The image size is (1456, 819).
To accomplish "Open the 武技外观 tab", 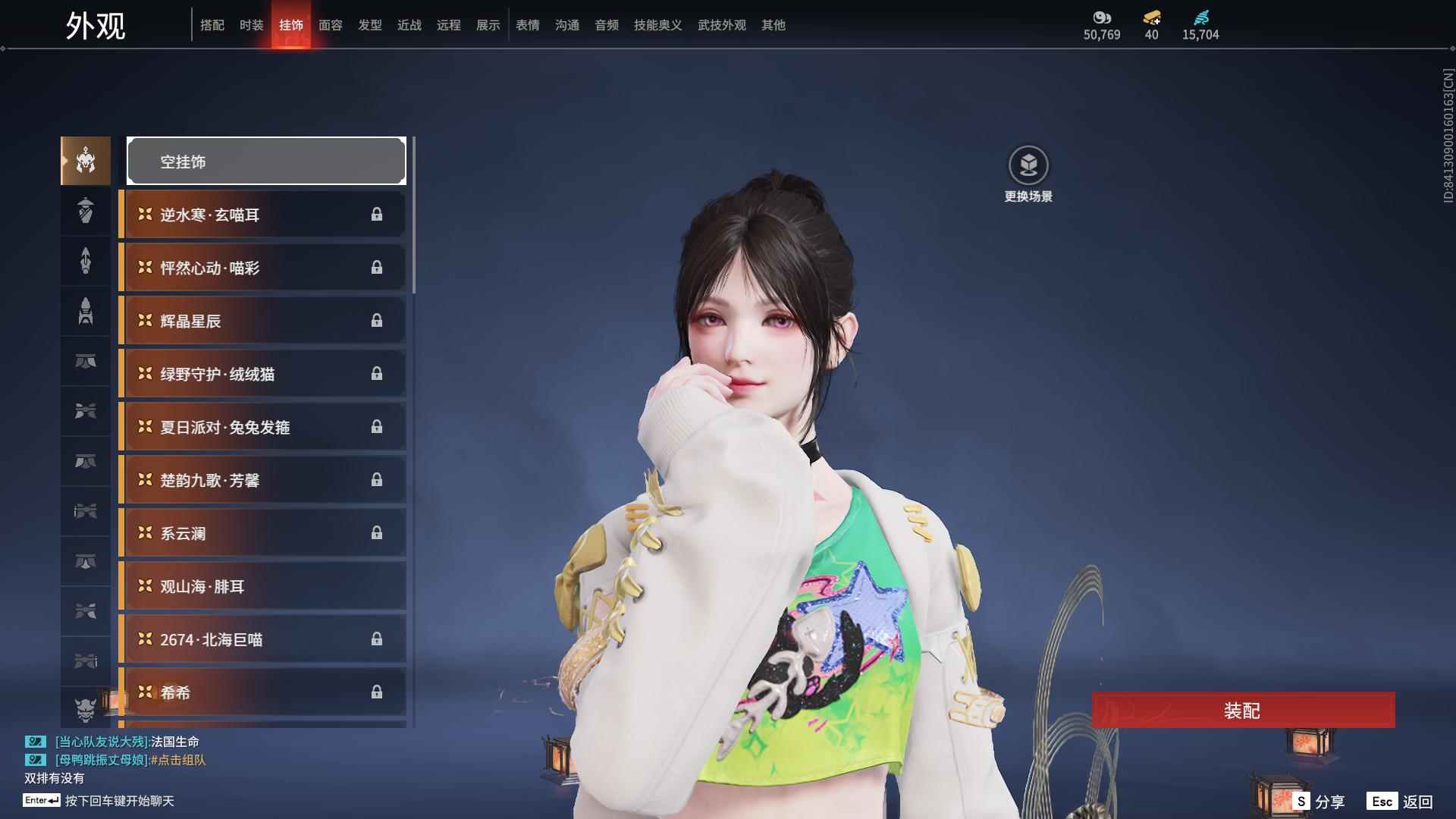I will coord(722,25).
